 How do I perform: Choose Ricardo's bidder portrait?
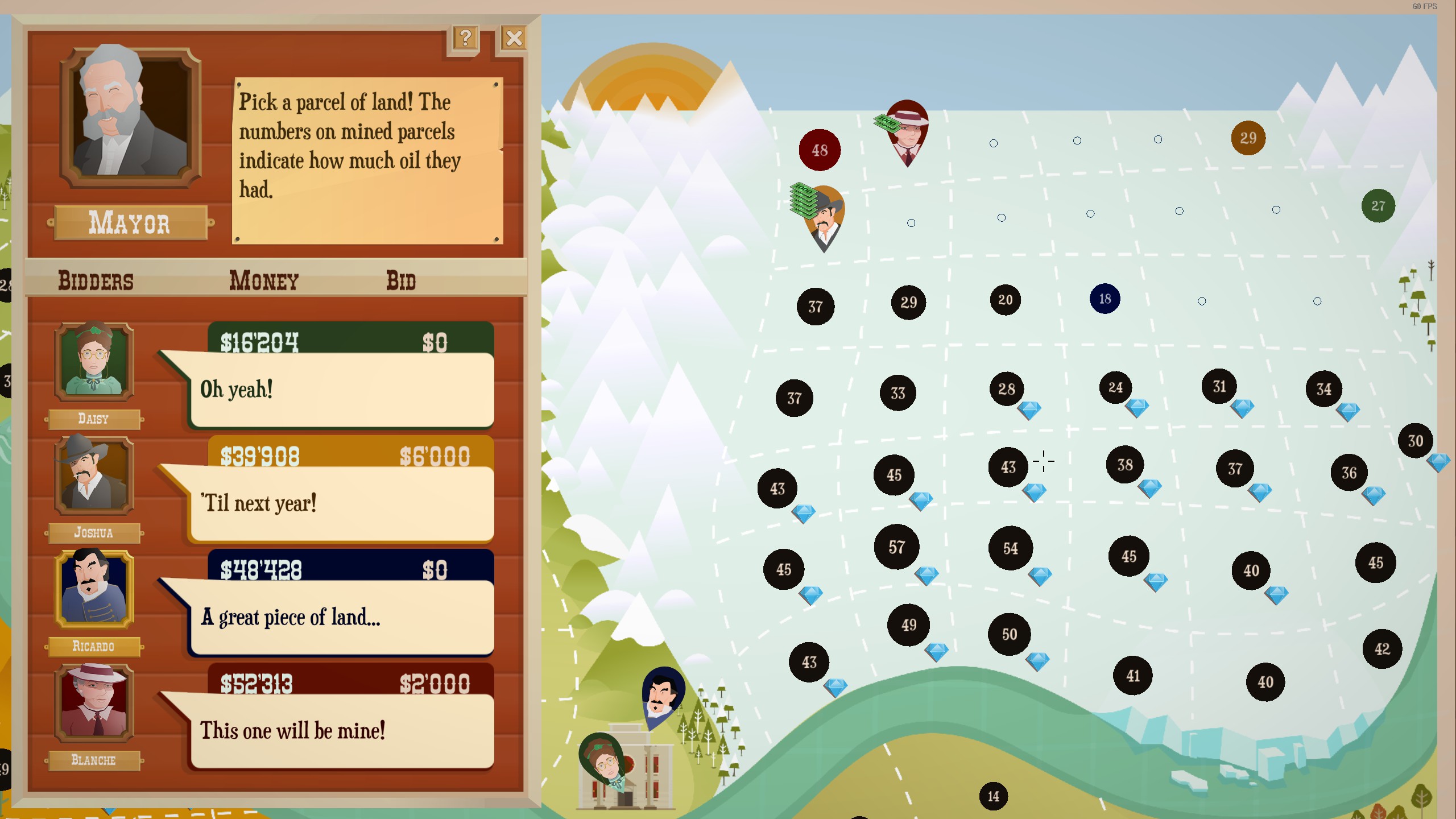[94, 589]
